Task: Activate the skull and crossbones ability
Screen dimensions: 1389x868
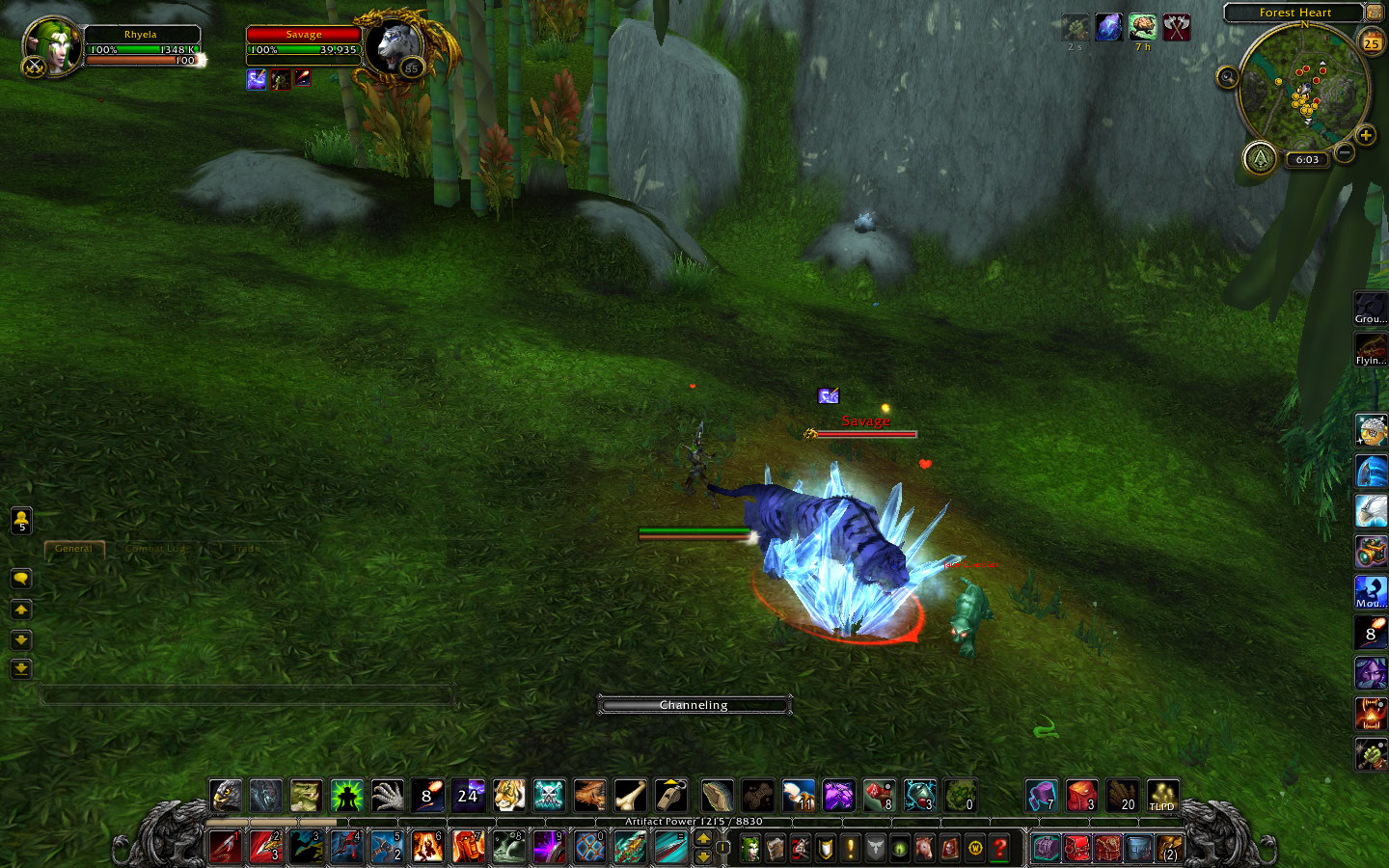Action: [550, 796]
